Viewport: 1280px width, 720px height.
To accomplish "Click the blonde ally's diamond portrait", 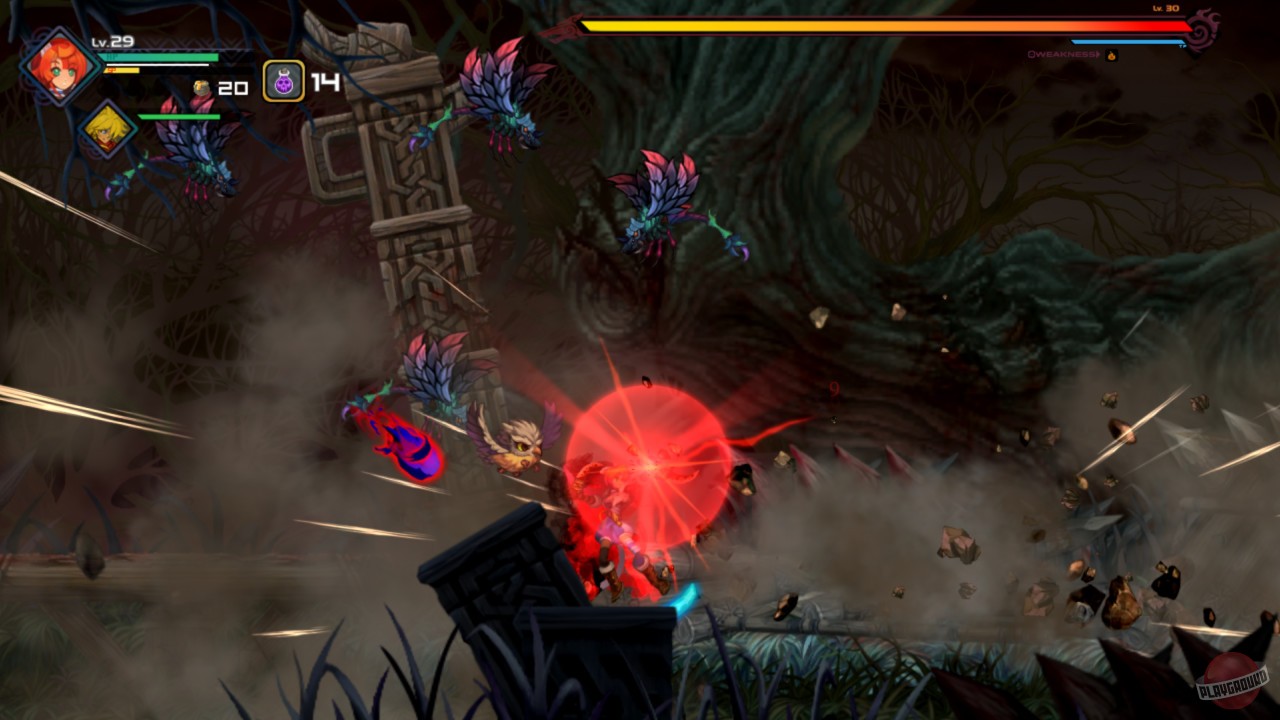I will click(110, 130).
